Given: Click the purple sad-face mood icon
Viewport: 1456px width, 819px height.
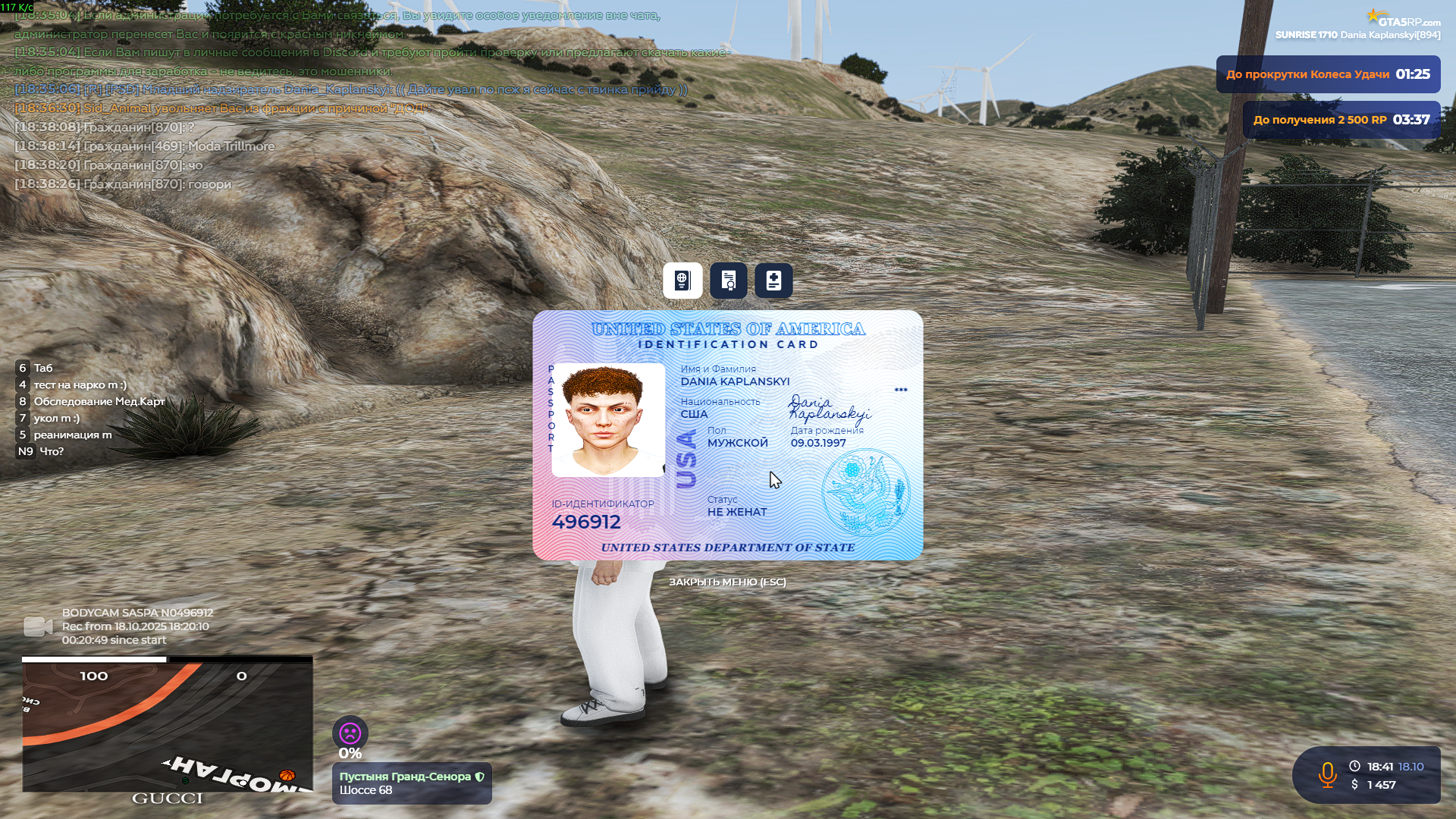Looking at the screenshot, I should [x=350, y=735].
